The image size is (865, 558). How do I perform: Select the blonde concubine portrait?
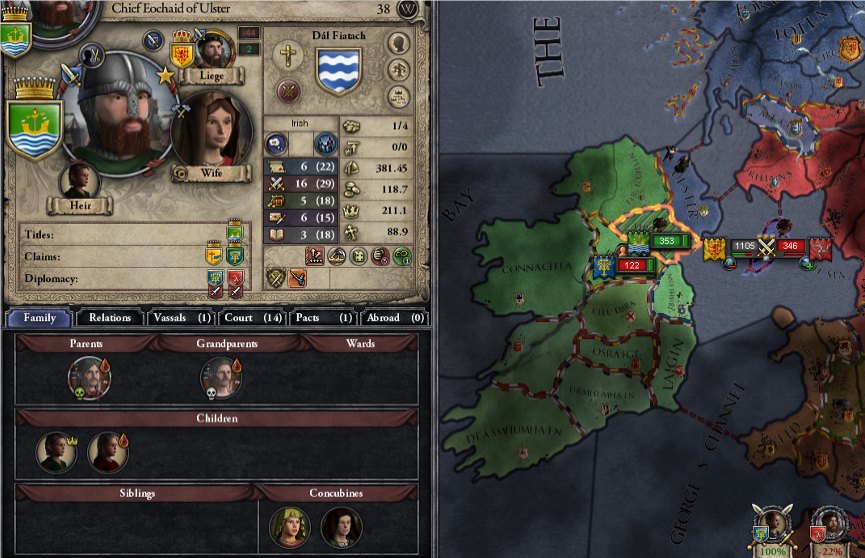tap(289, 526)
